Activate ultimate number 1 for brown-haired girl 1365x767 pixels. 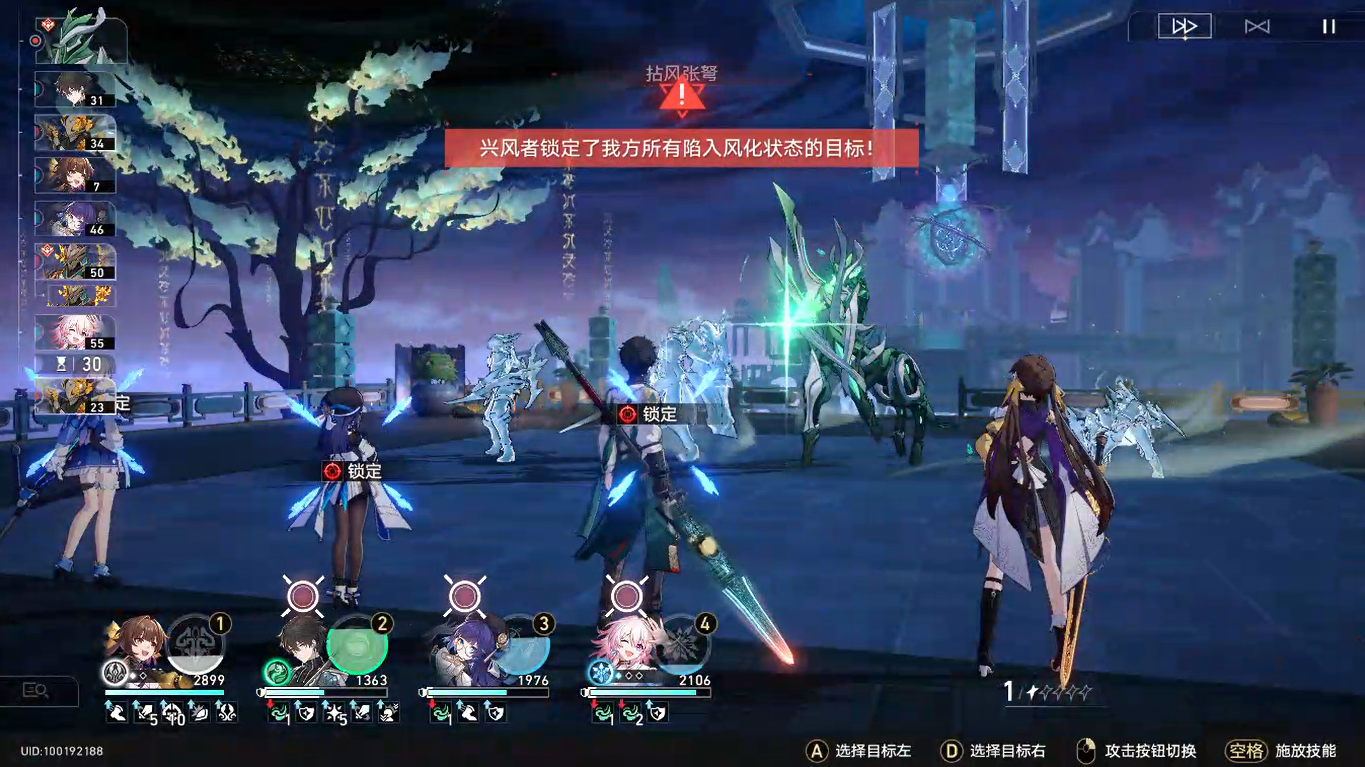[196, 644]
